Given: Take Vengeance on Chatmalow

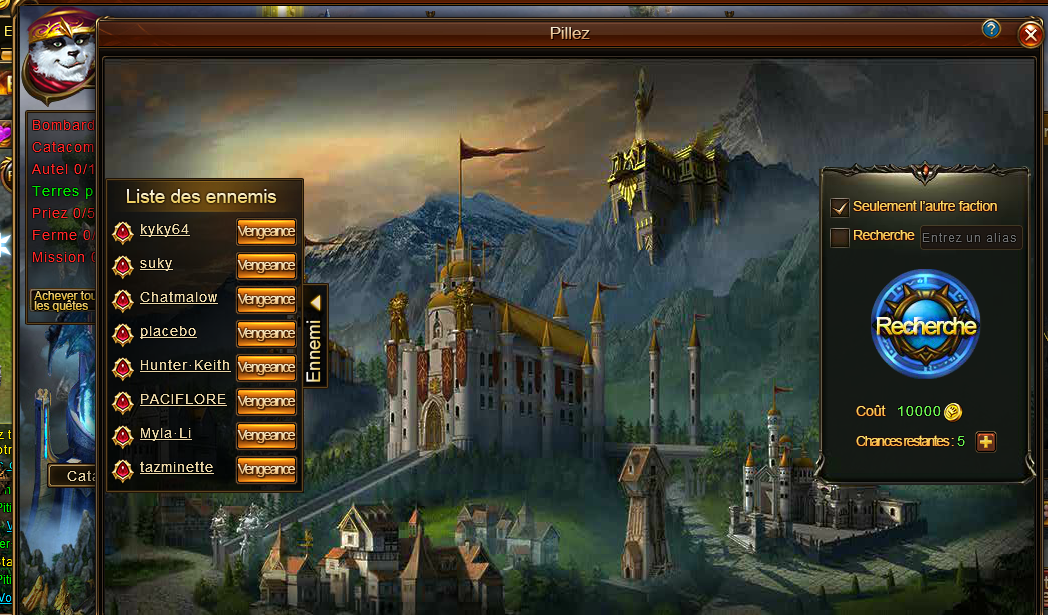Looking at the screenshot, I should [x=266, y=299].
